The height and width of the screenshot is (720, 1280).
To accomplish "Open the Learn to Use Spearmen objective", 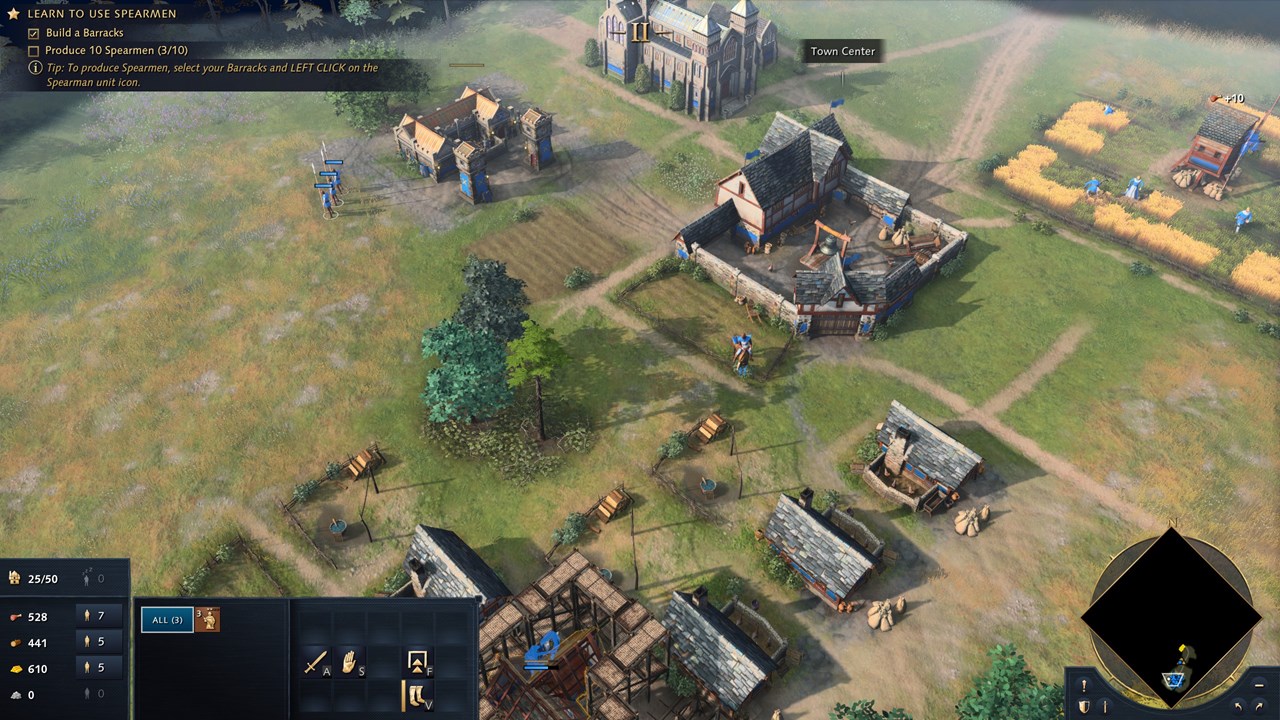I will pyautogui.click(x=100, y=14).
